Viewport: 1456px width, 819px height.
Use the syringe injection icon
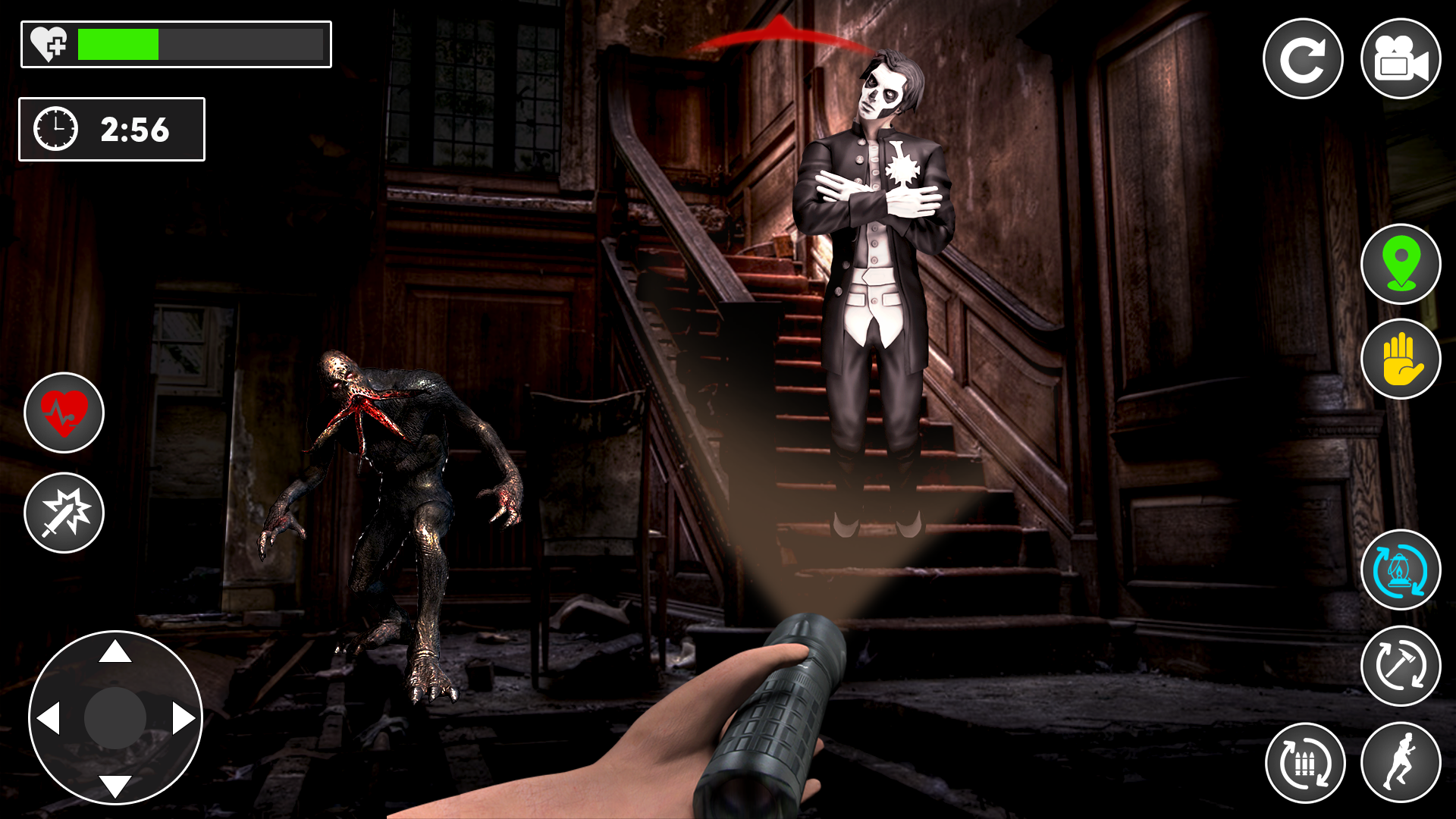click(64, 512)
